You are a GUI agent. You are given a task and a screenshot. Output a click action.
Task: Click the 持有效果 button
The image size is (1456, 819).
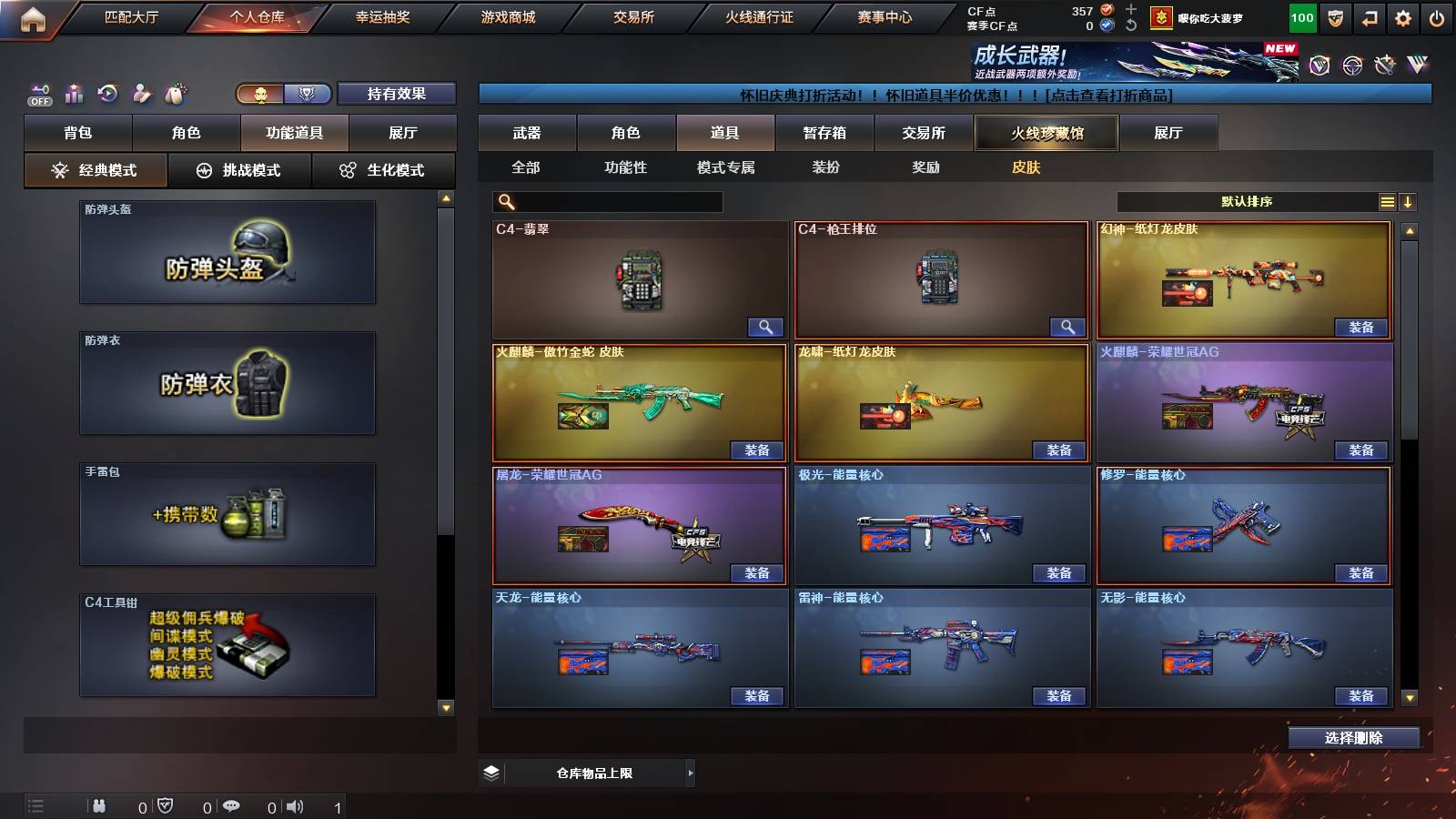coord(397,93)
